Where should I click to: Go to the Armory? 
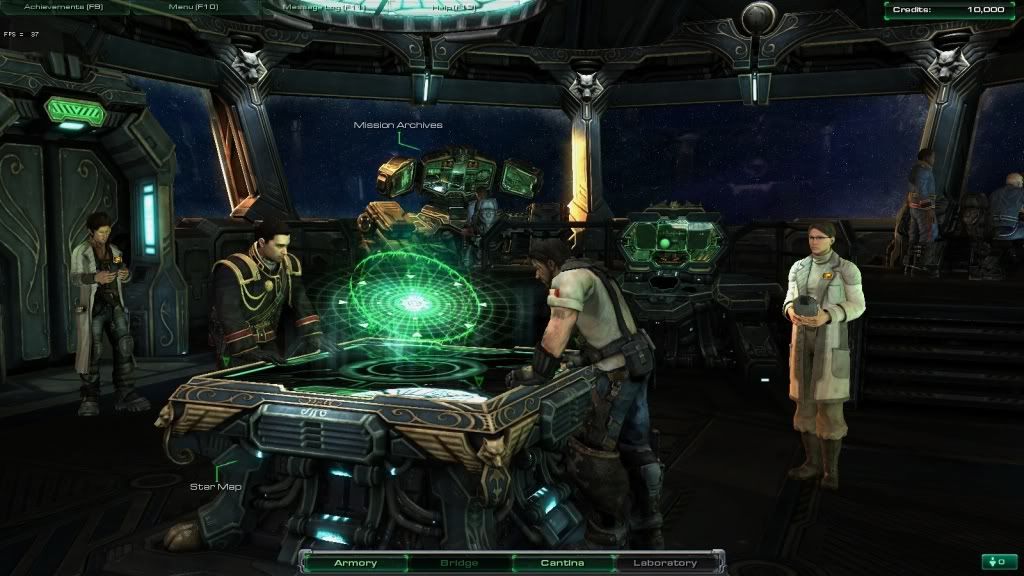[x=355, y=563]
